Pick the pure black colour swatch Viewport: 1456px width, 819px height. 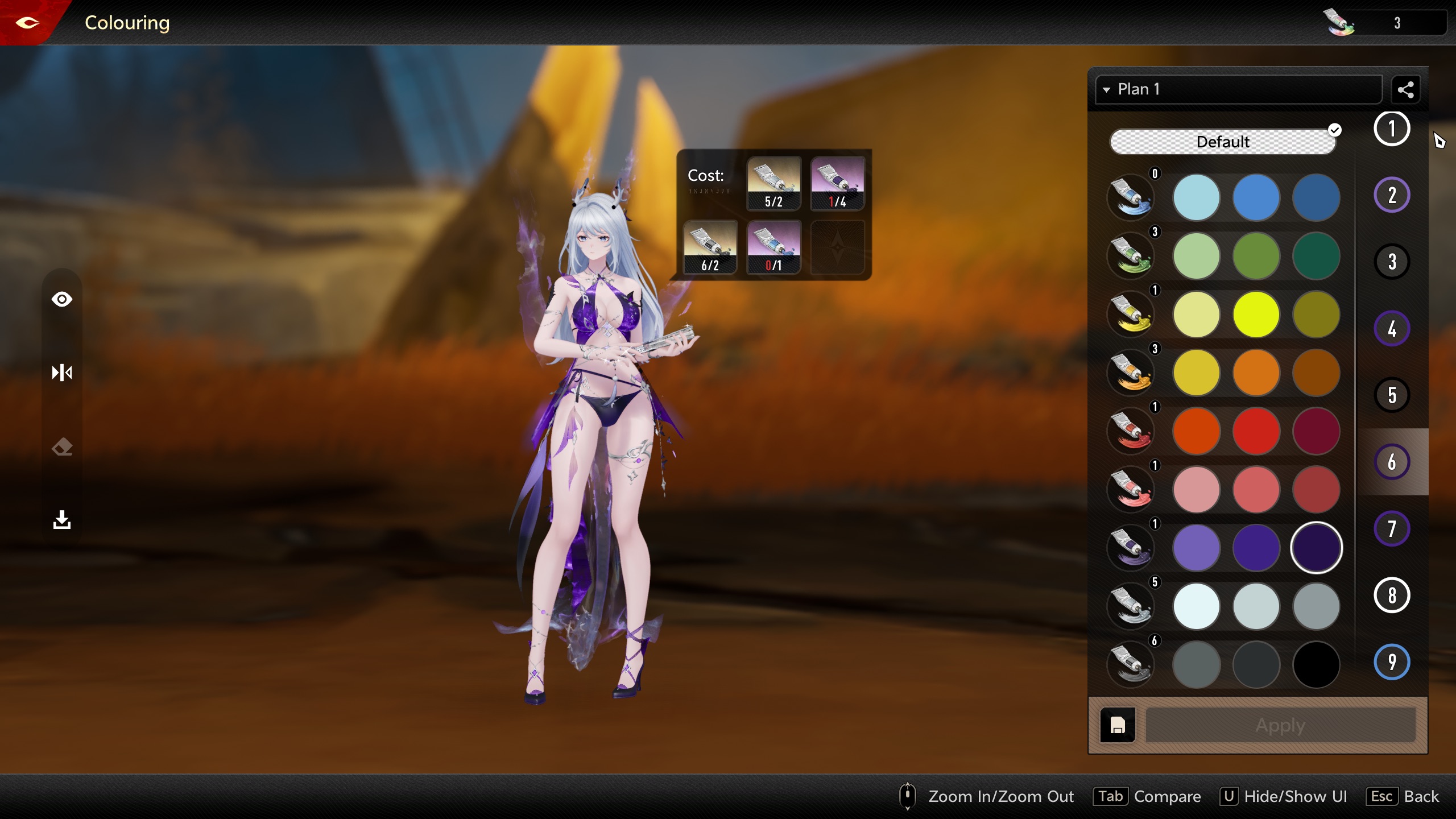(x=1316, y=664)
